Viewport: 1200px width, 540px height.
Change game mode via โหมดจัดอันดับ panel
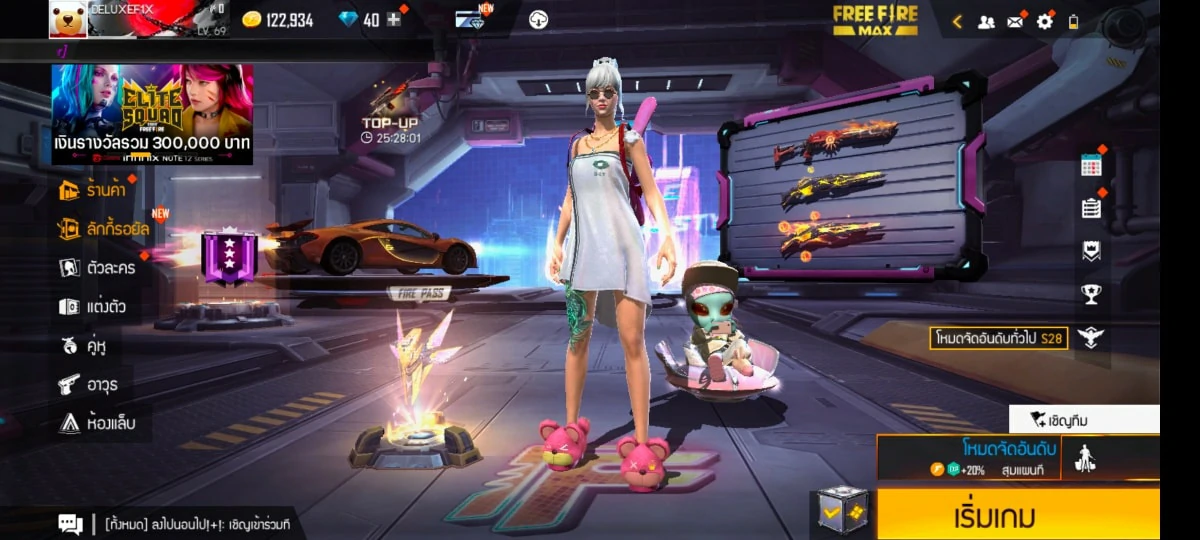tap(968, 457)
